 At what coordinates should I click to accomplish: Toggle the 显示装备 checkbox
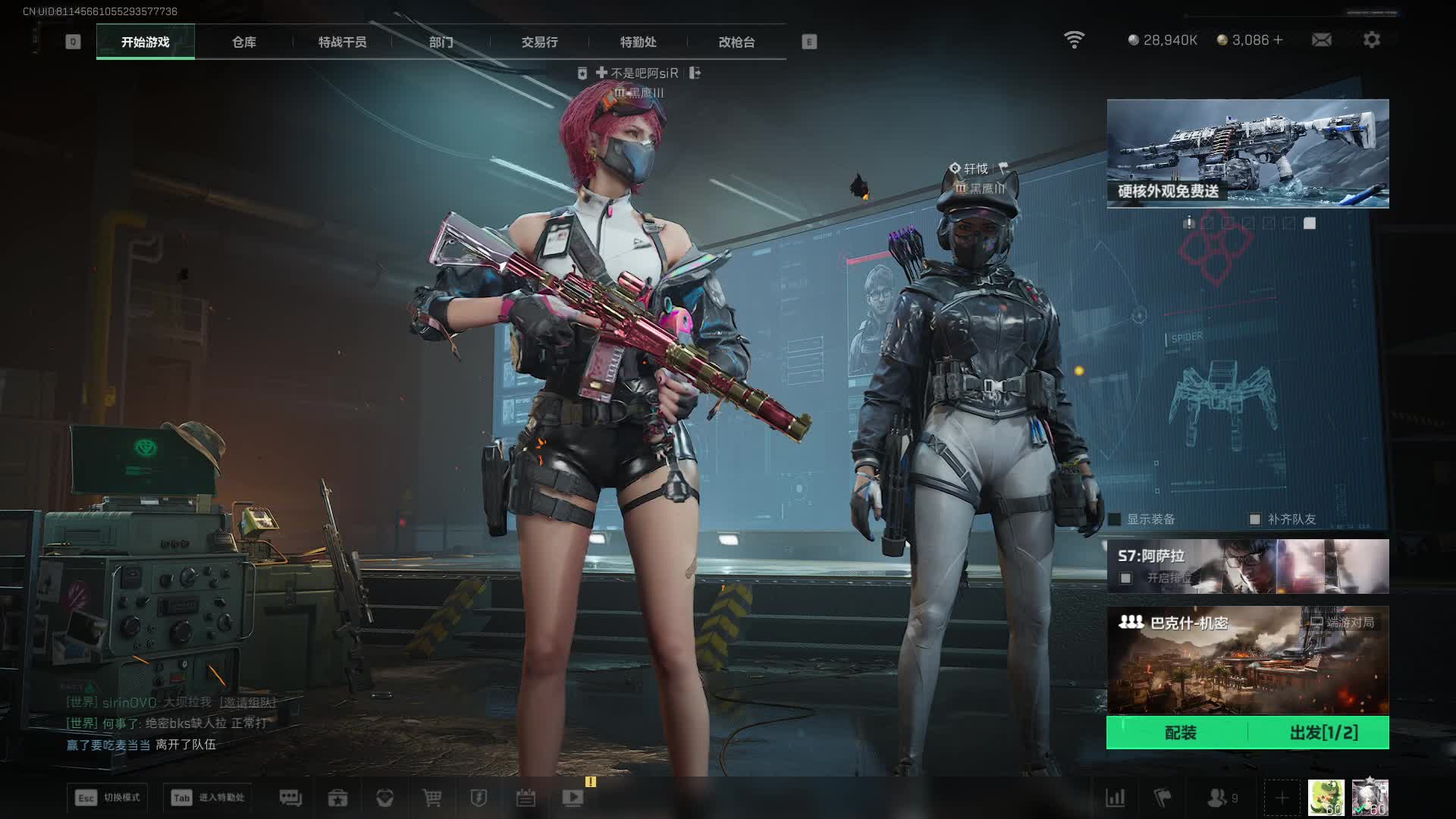pyautogui.click(x=1115, y=519)
